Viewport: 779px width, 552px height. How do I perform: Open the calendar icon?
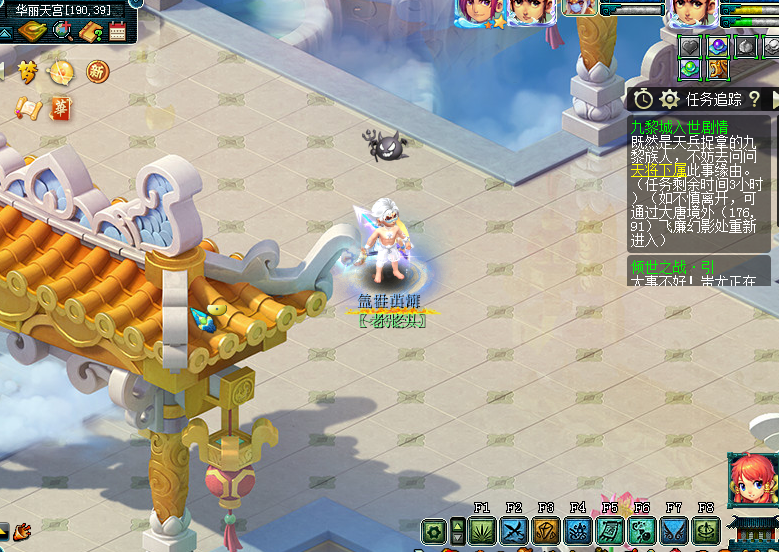[118, 31]
